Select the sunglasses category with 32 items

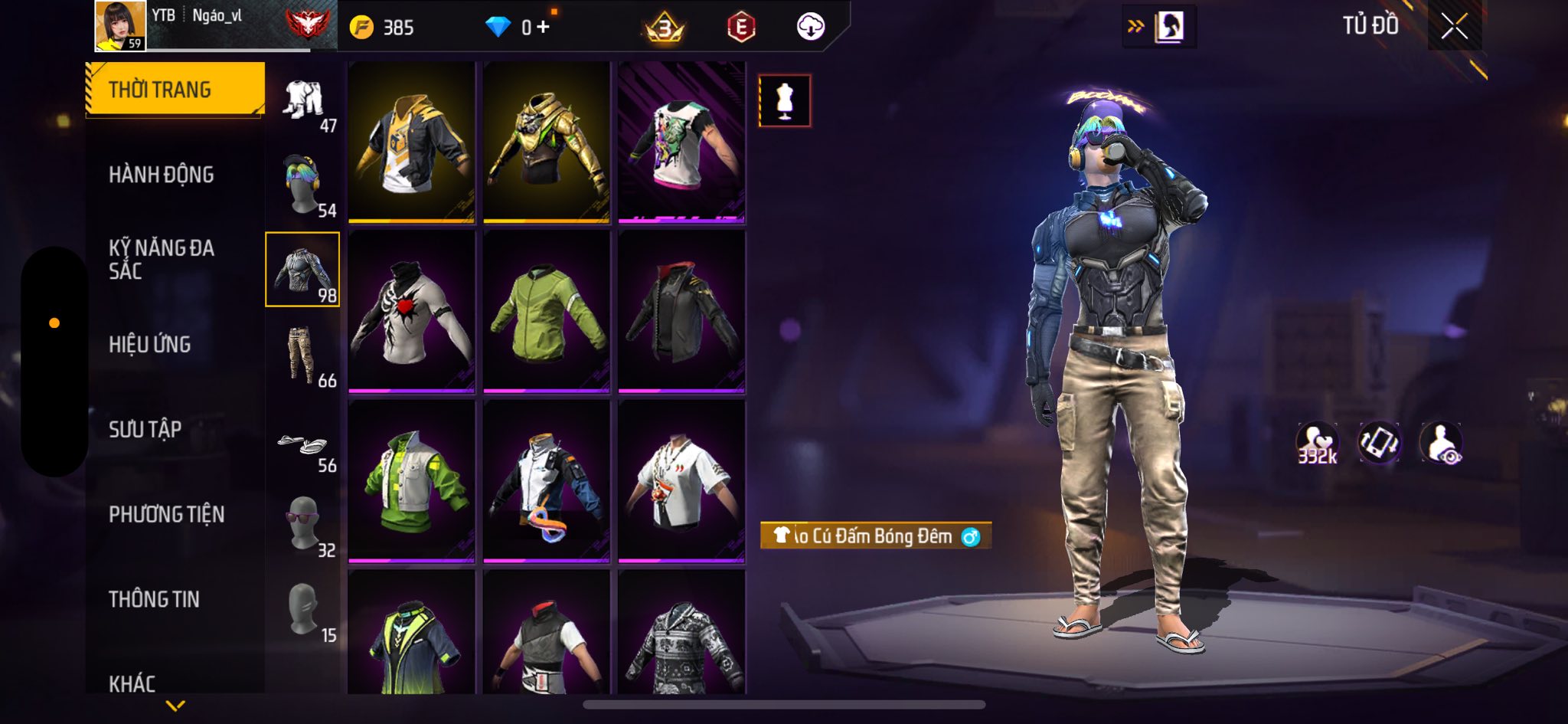click(304, 525)
